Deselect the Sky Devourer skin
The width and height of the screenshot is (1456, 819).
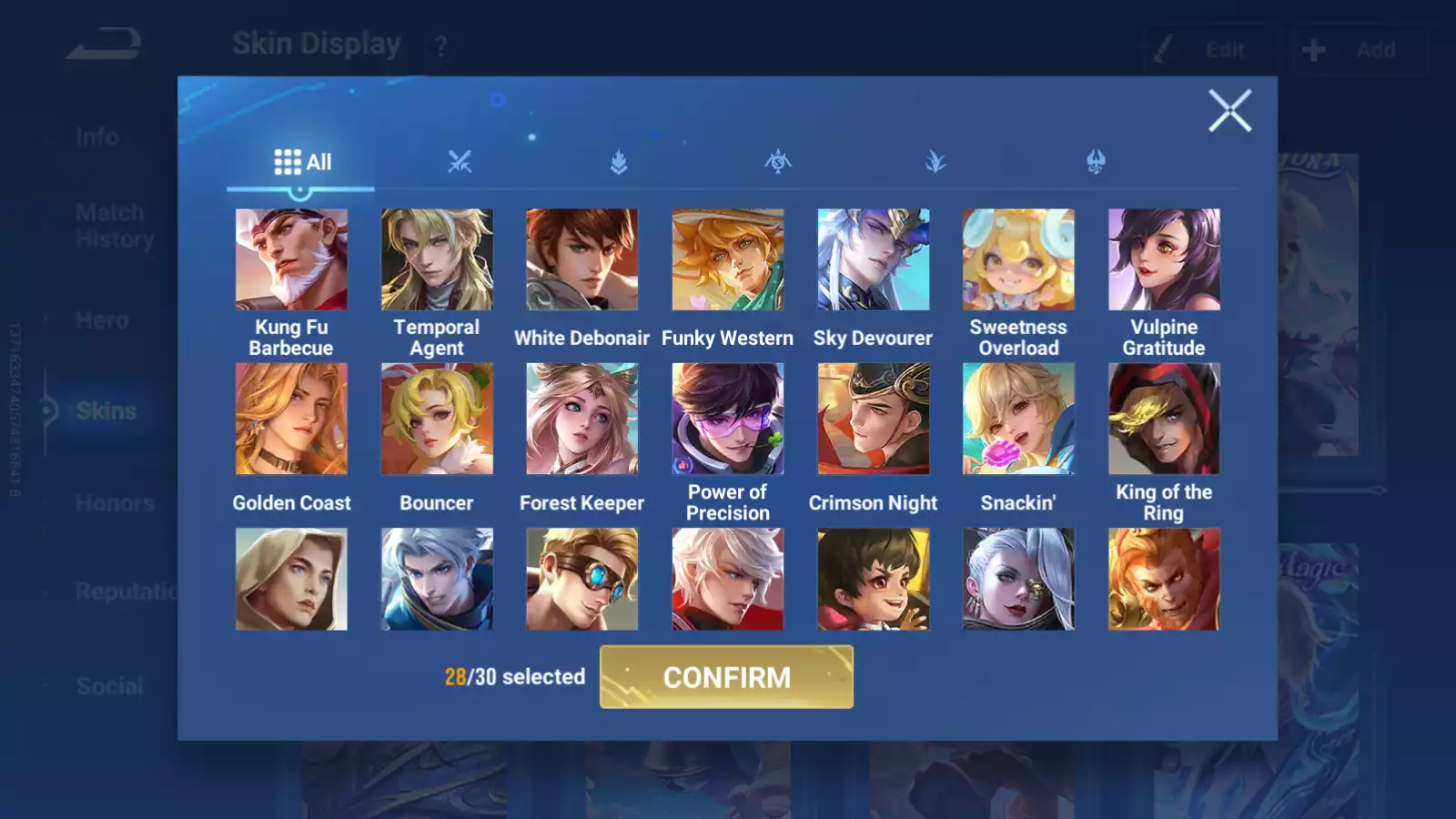(x=873, y=259)
